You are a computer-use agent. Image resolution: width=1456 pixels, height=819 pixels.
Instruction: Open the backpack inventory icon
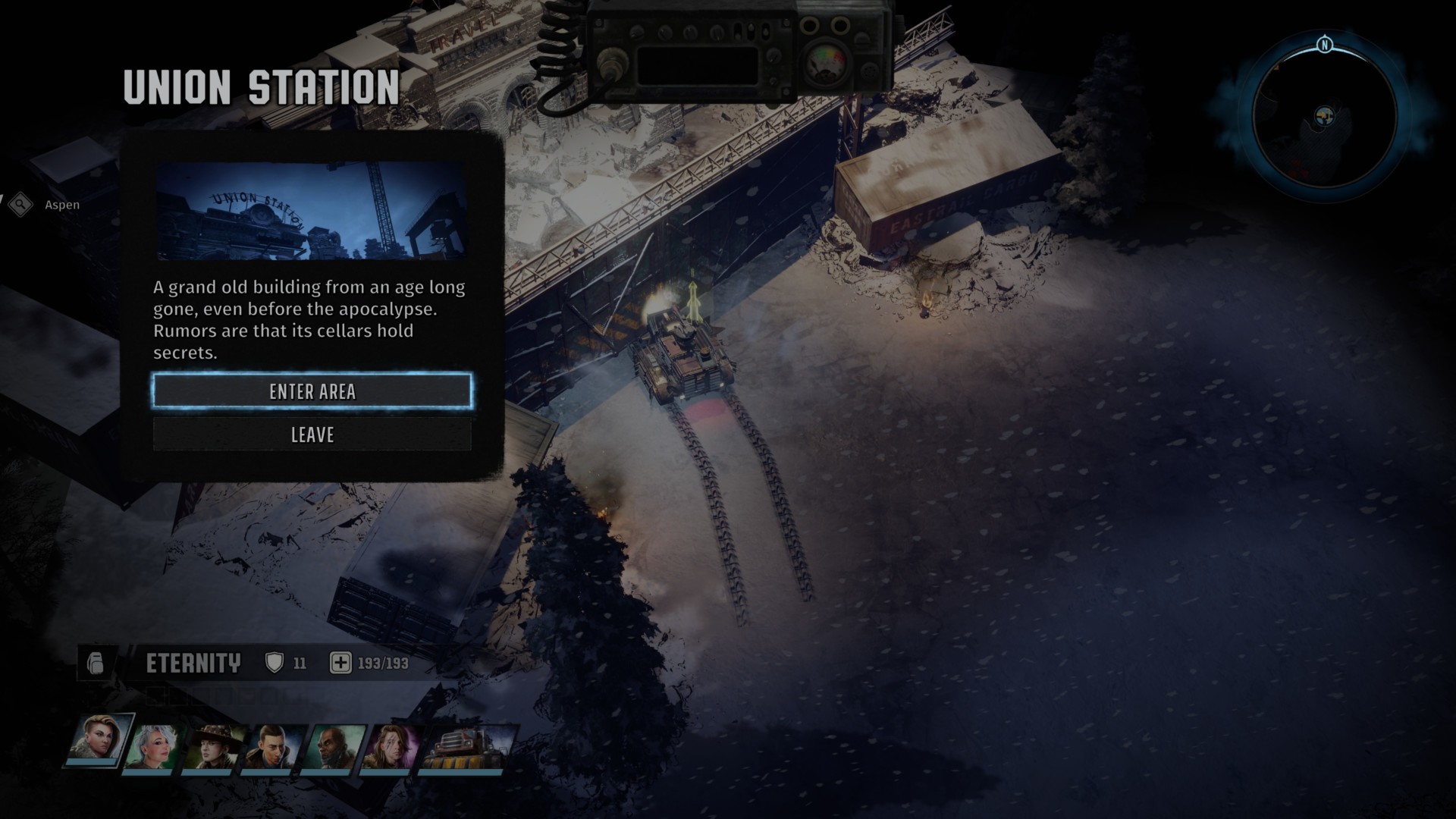coord(95,664)
